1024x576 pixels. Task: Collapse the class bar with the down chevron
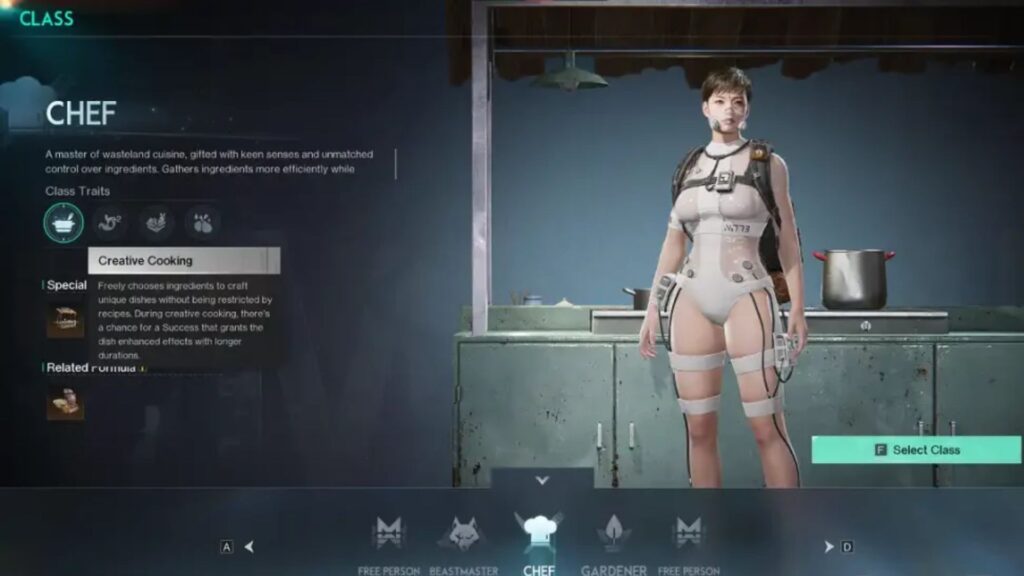point(542,480)
